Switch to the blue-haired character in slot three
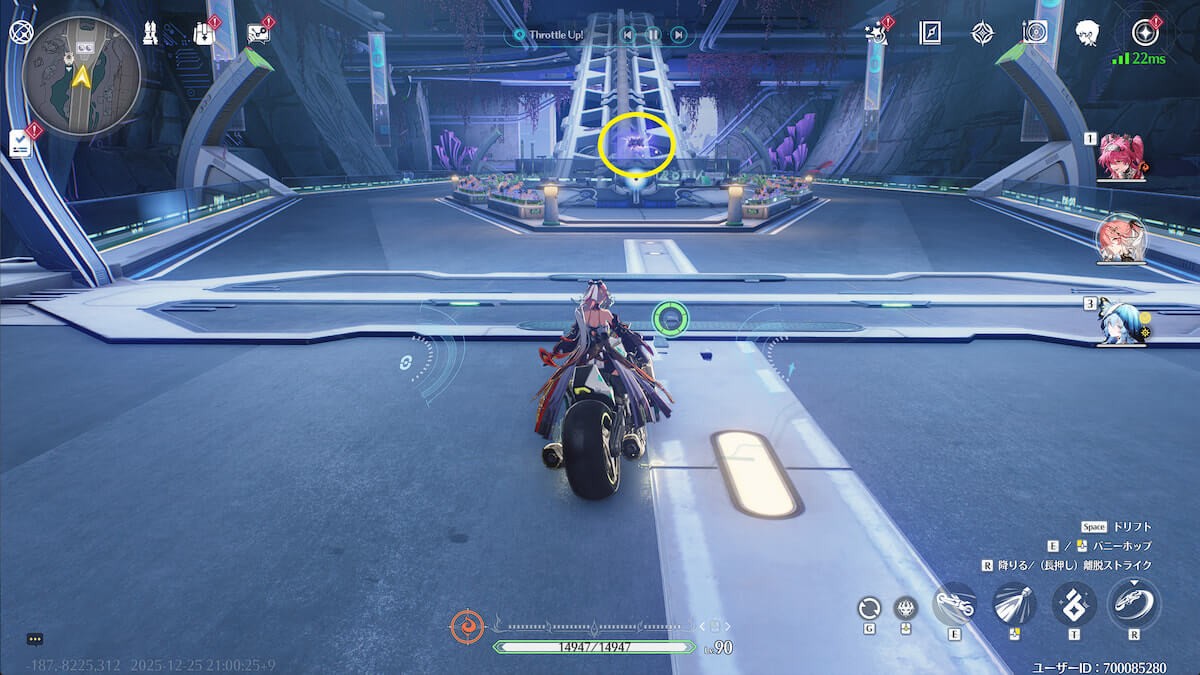Screen dimensions: 1200x675 pyautogui.click(x=1121, y=323)
